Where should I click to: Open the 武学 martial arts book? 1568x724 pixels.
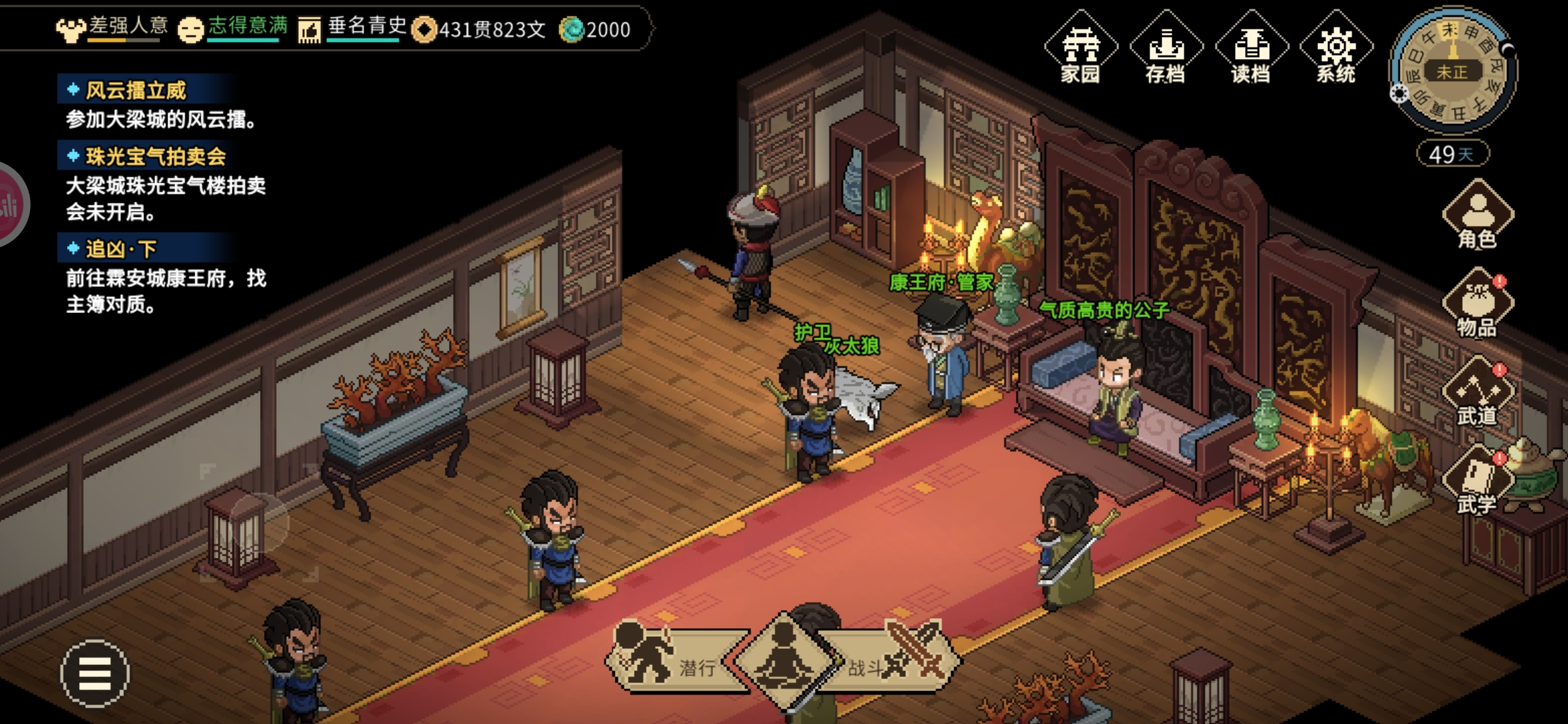(x=1478, y=480)
